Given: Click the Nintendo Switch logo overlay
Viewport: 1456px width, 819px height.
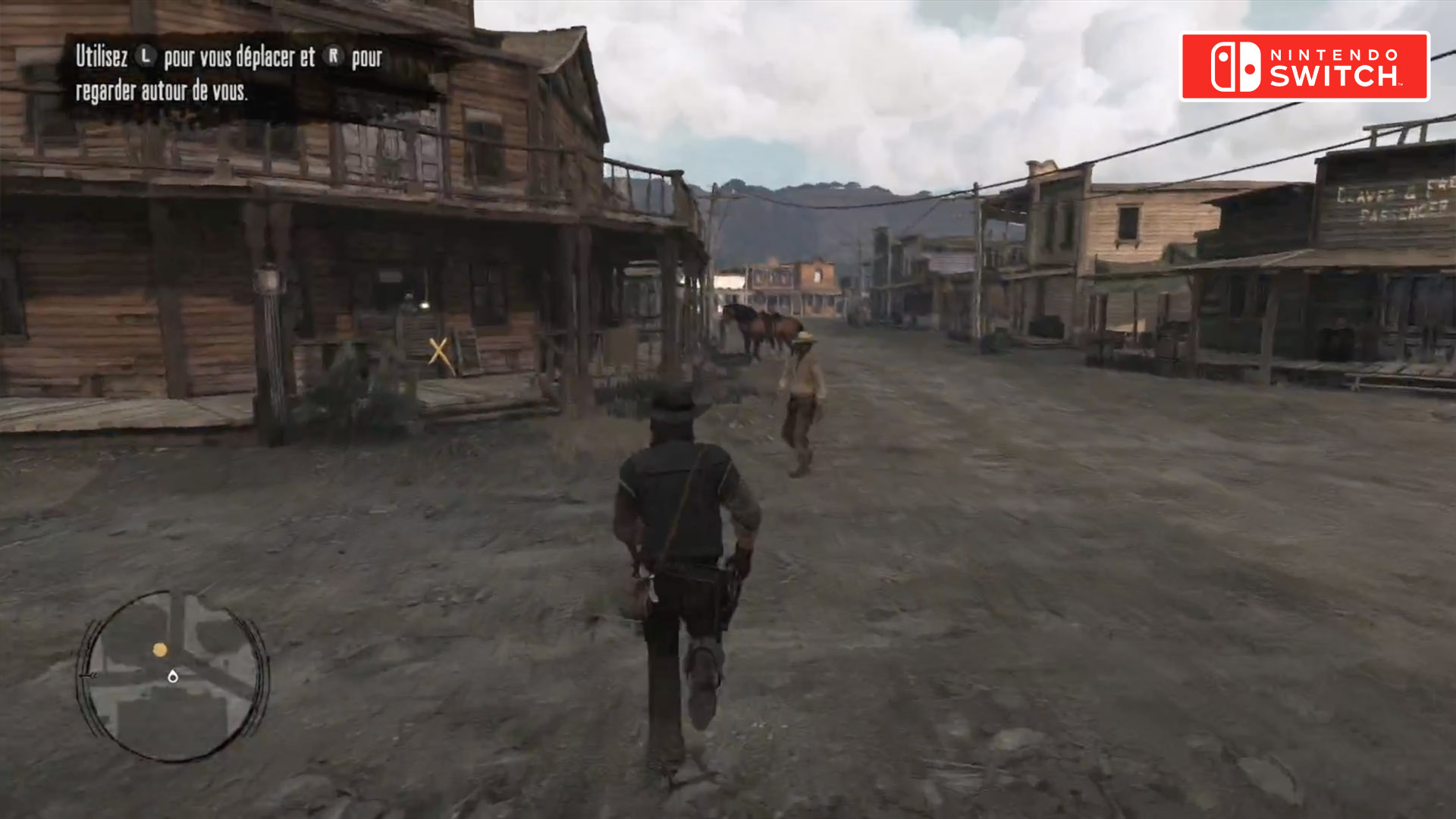Looking at the screenshot, I should (1304, 67).
